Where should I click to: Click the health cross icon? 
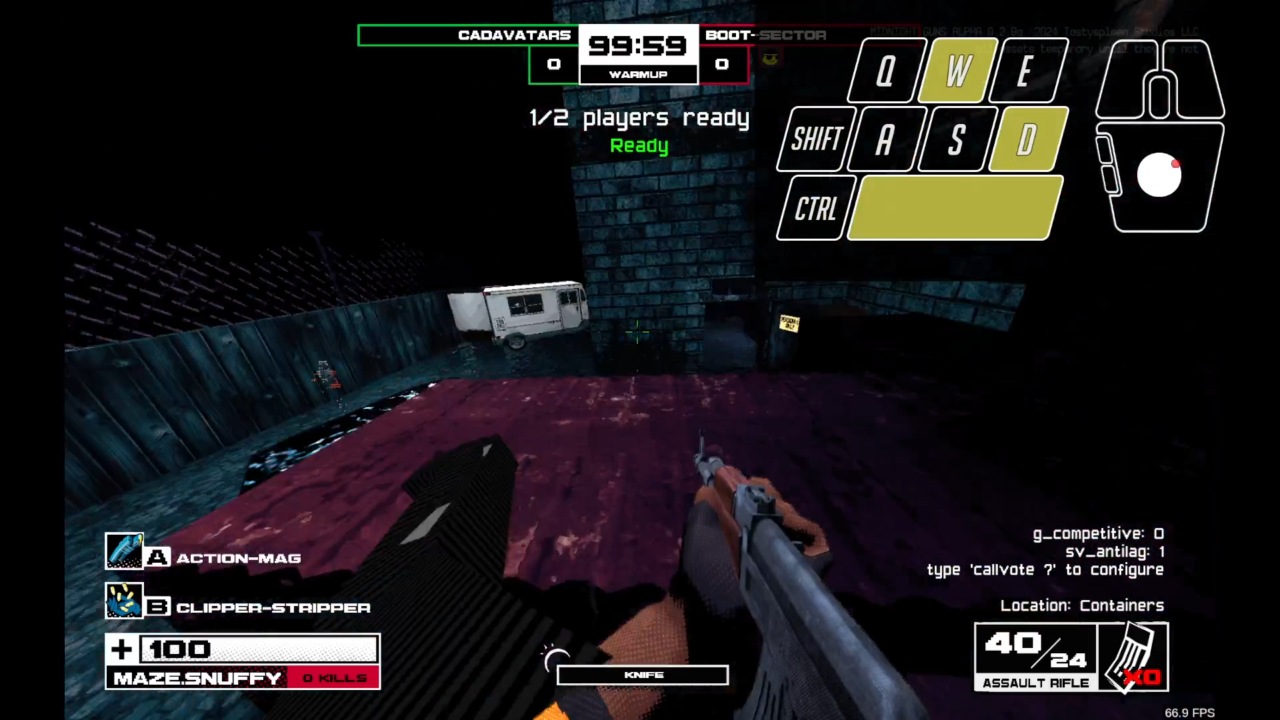click(x=120, y=649)
